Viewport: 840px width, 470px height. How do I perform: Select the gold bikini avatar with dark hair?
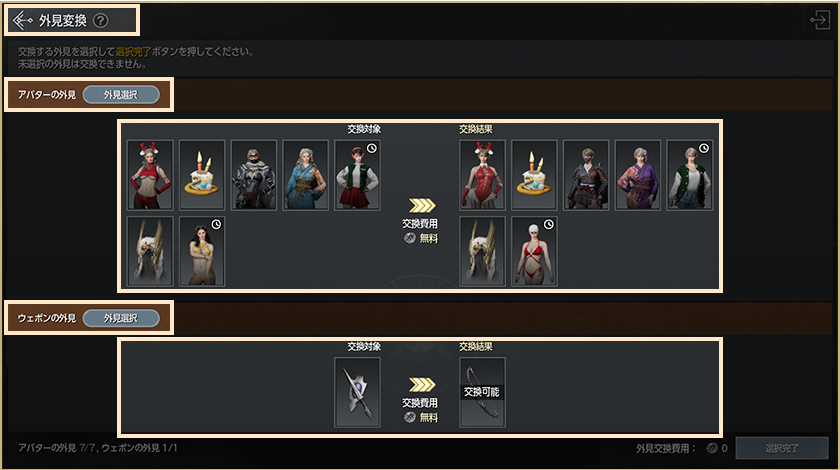tap(202, 251)
